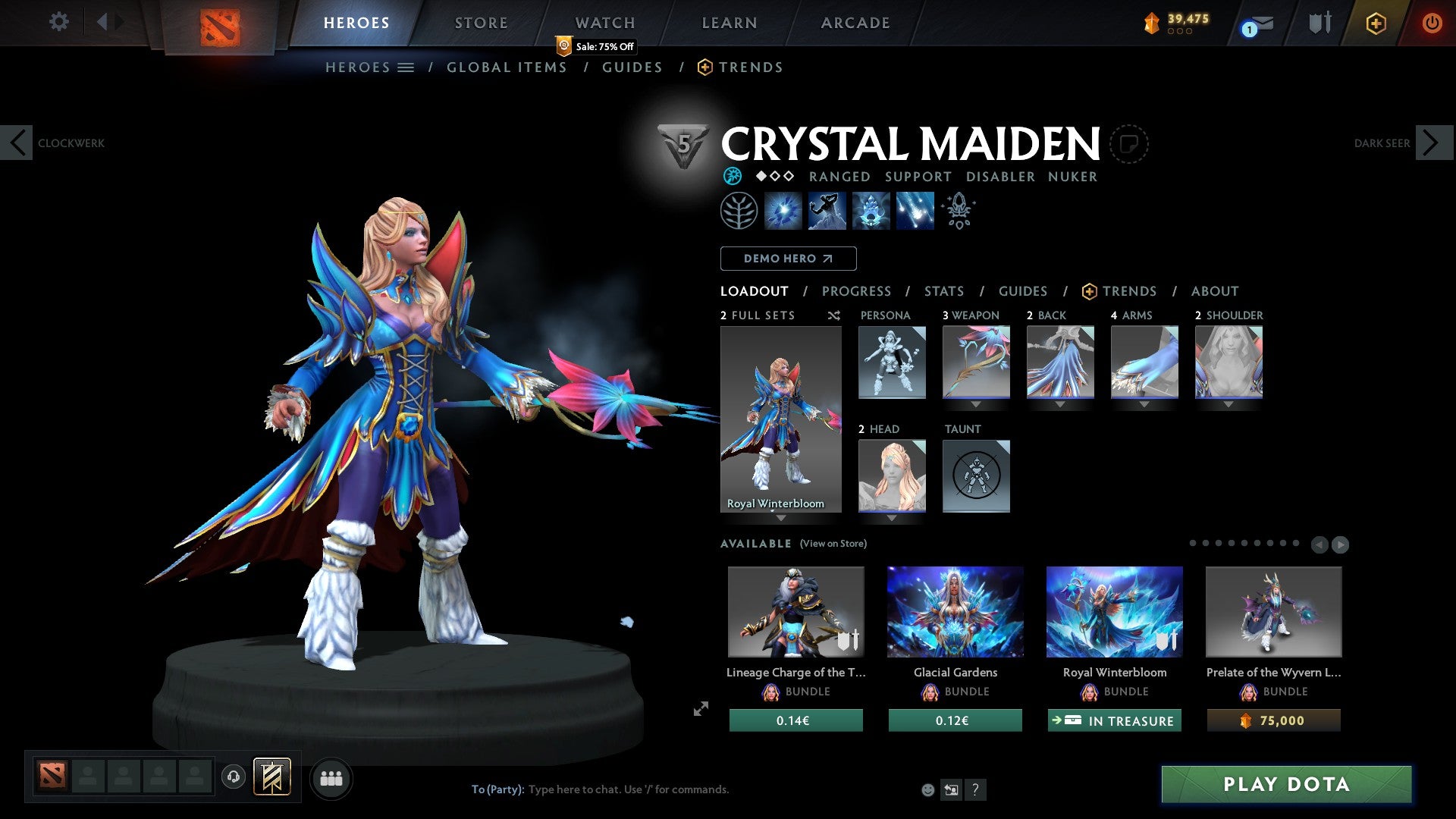Click the DEMO HERO button
This screenshot has height=819, width=1456.
[788, 259]
